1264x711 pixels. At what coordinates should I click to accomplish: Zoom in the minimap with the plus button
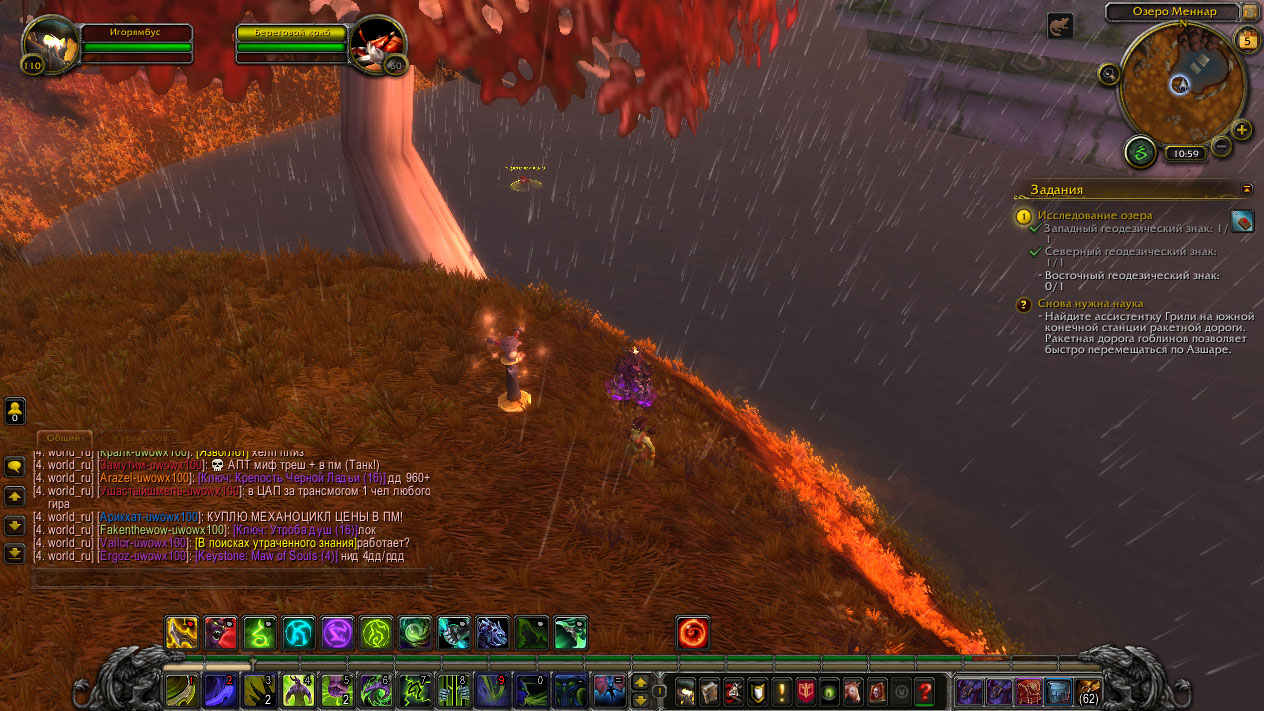coord(1241,130)
